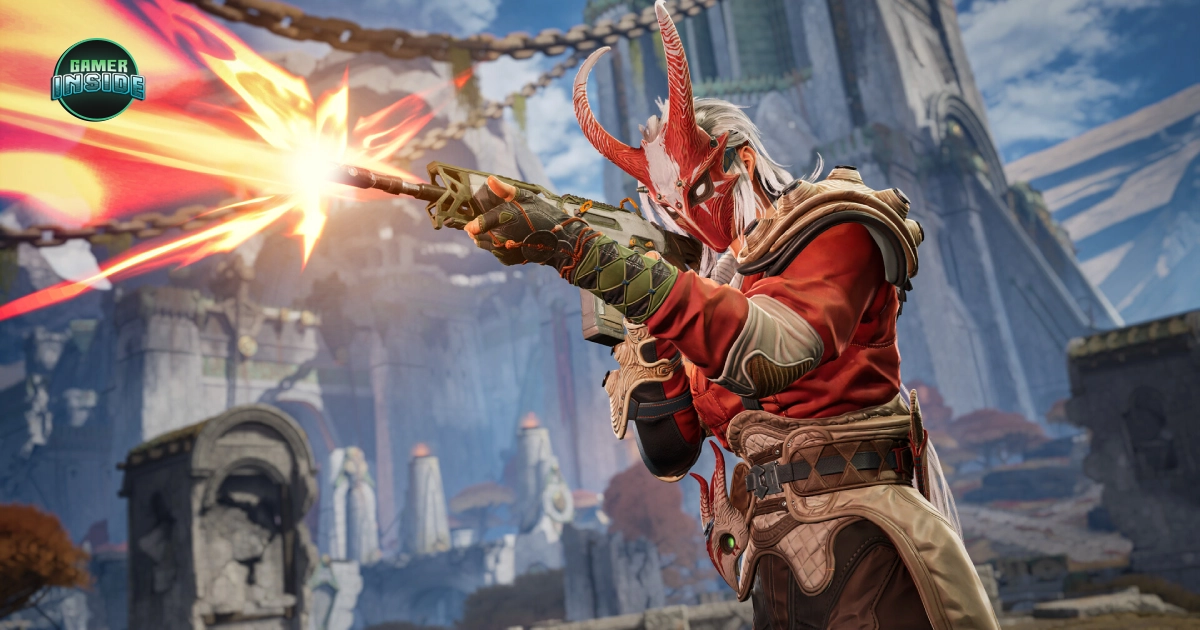Click the Gamer Inside logo
Viewport: 1200px width, 630px height.
(97, 80)
